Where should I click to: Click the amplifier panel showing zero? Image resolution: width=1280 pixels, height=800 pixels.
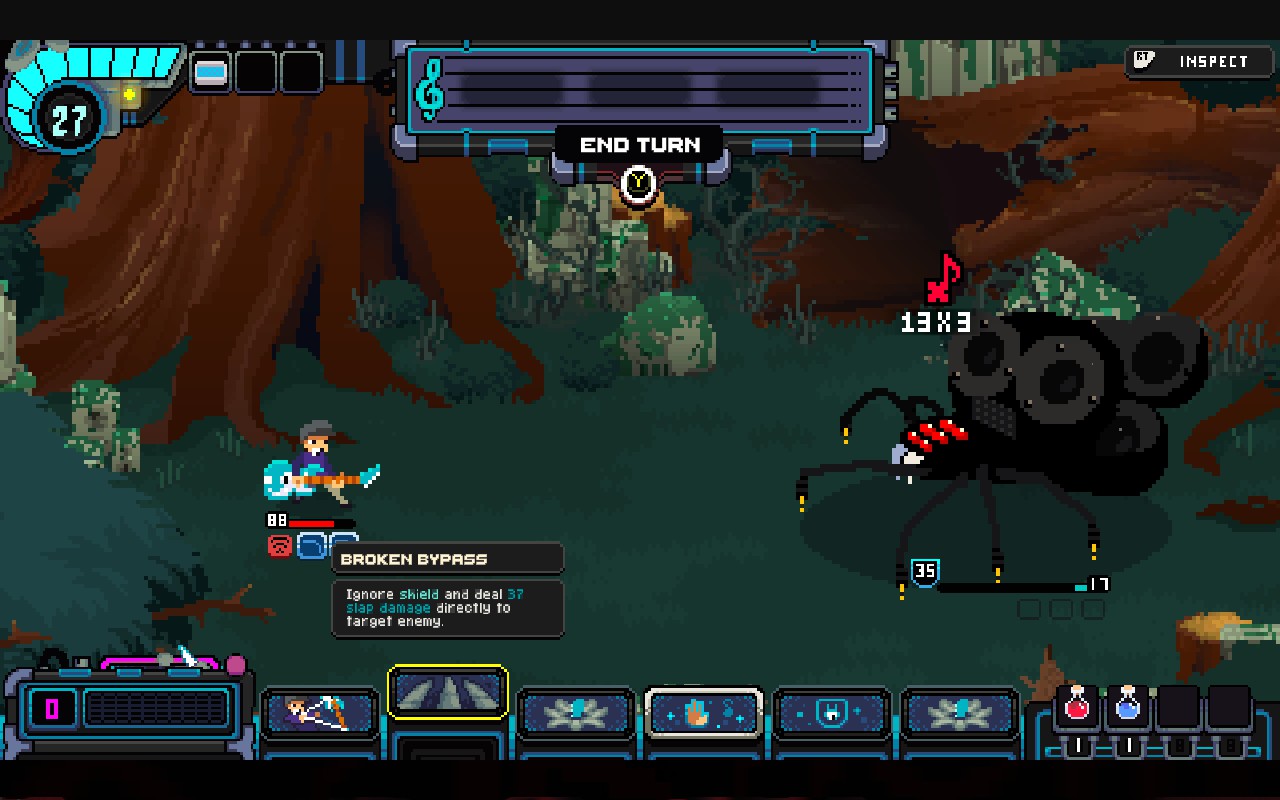(x=126, y=710)
